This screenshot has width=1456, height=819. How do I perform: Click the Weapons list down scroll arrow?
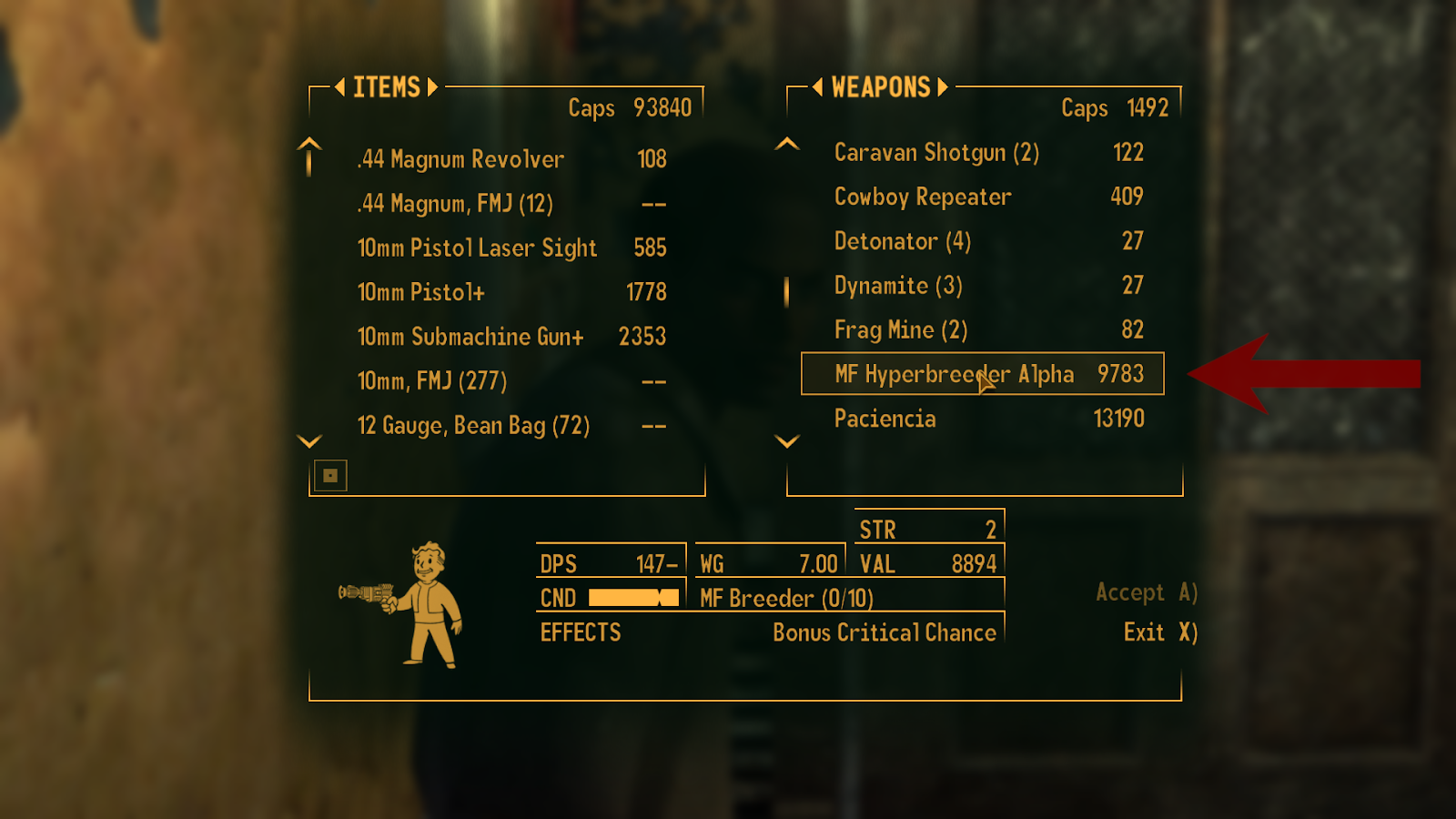(785, 443)
